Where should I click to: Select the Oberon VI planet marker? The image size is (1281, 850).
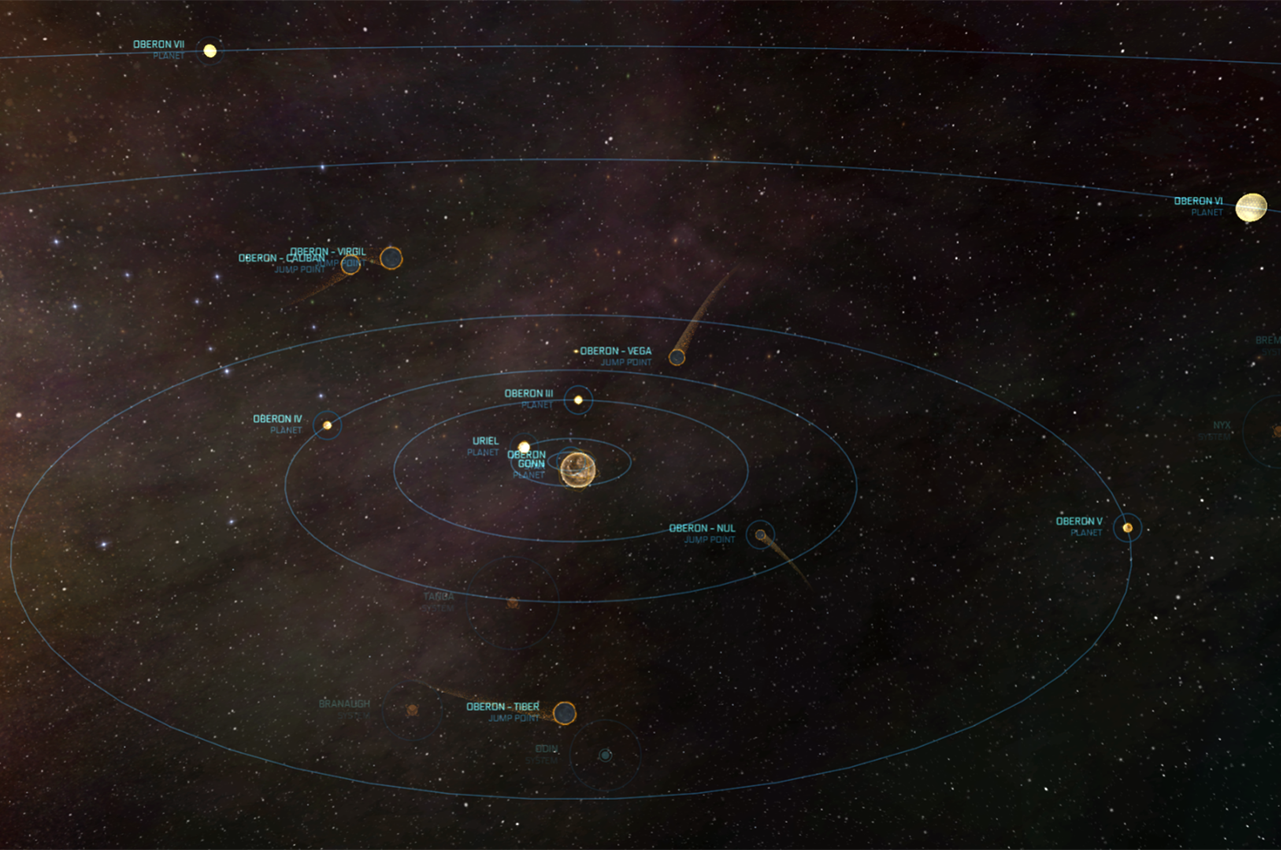point(1251,207)
